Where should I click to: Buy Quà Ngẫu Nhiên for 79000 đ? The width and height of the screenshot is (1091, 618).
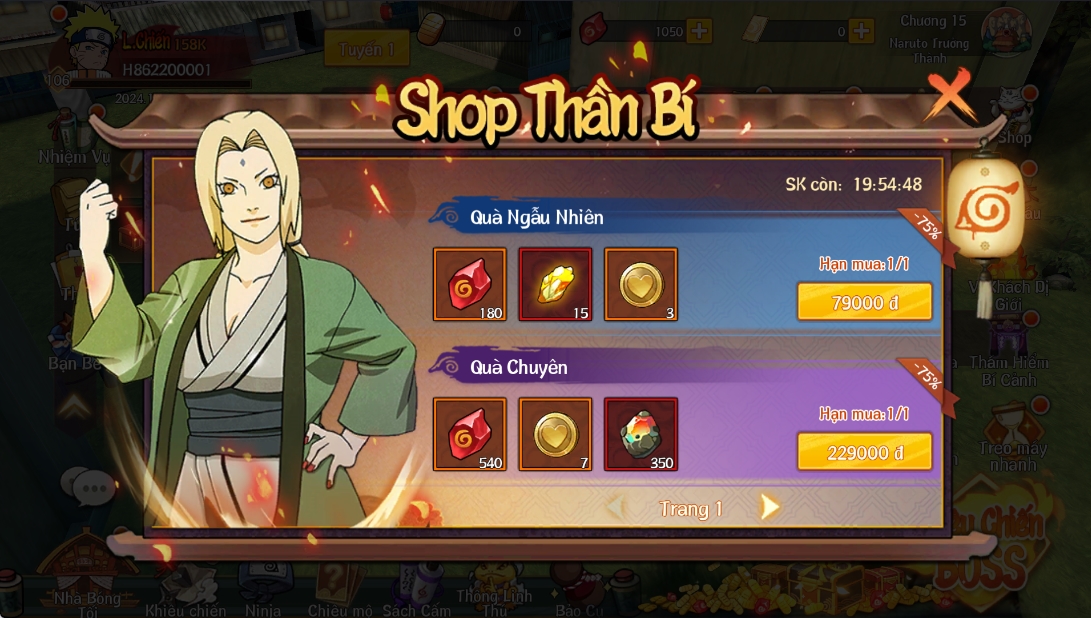coord(864,302)
